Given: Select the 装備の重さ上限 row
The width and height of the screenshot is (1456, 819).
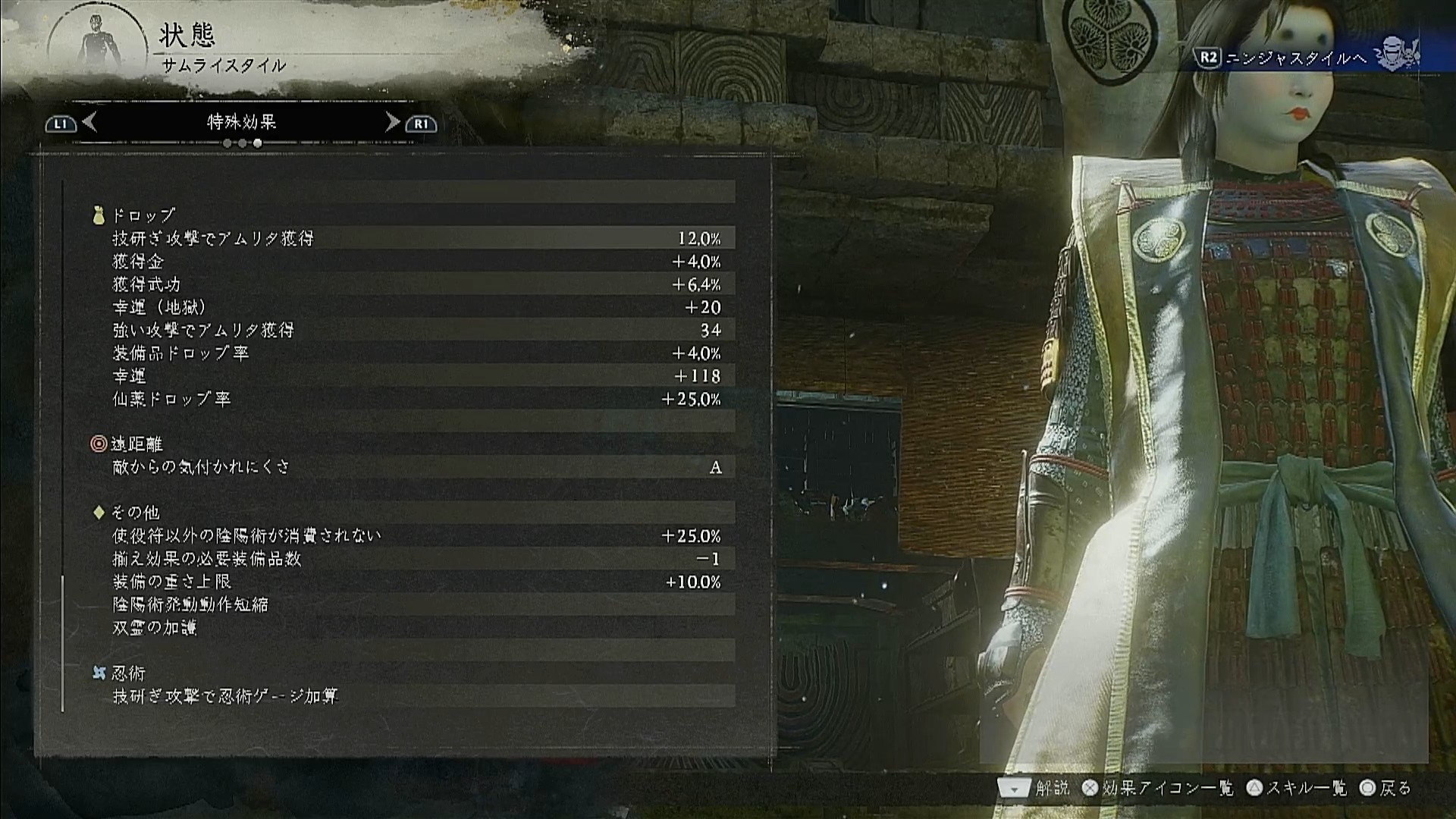Looking at the screenshot, I should pyautogui.click(x=416, y=582).
